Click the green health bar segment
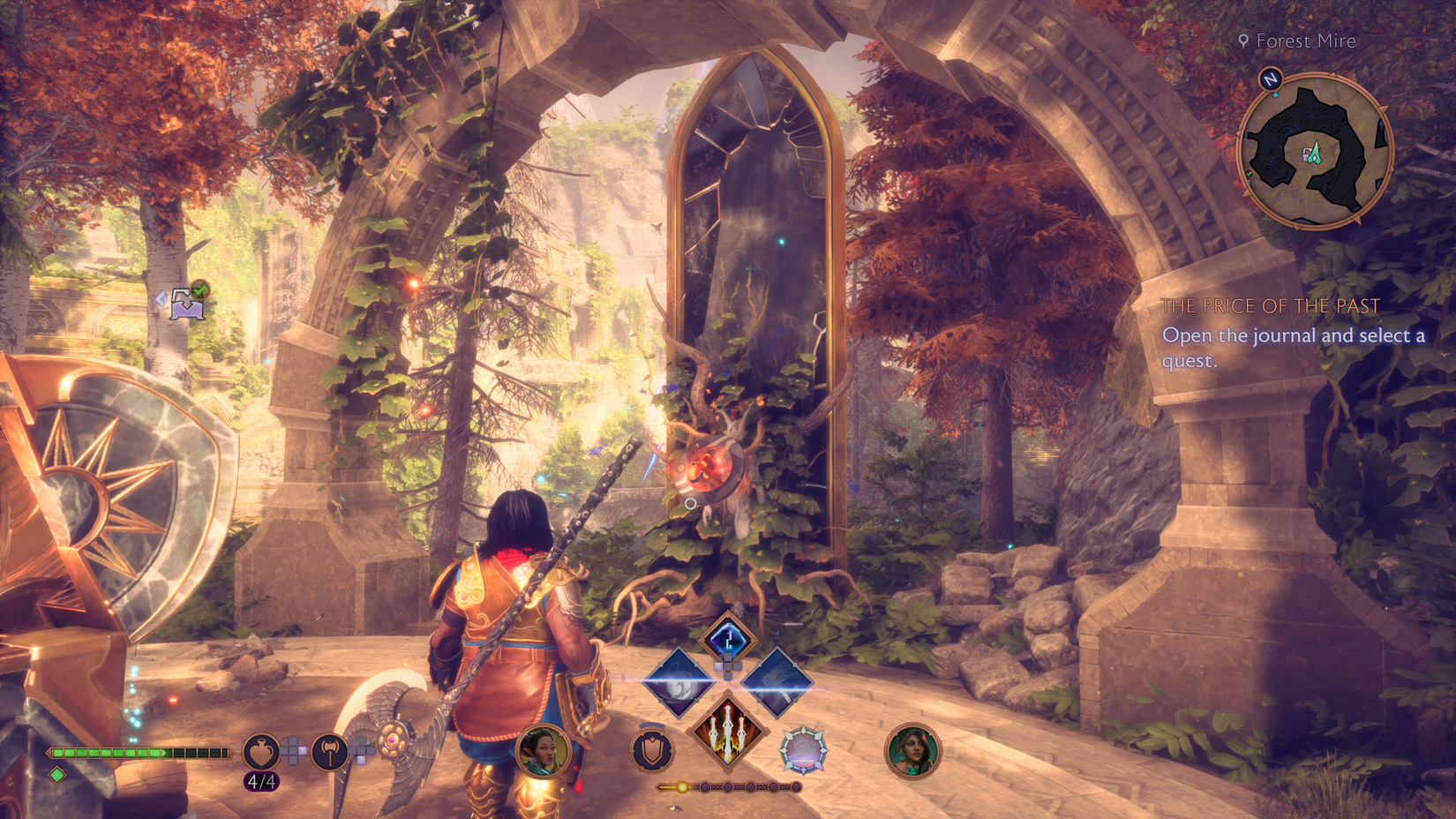The width and height of the screenshot is (1456, 819). click(x=106, y=755)
